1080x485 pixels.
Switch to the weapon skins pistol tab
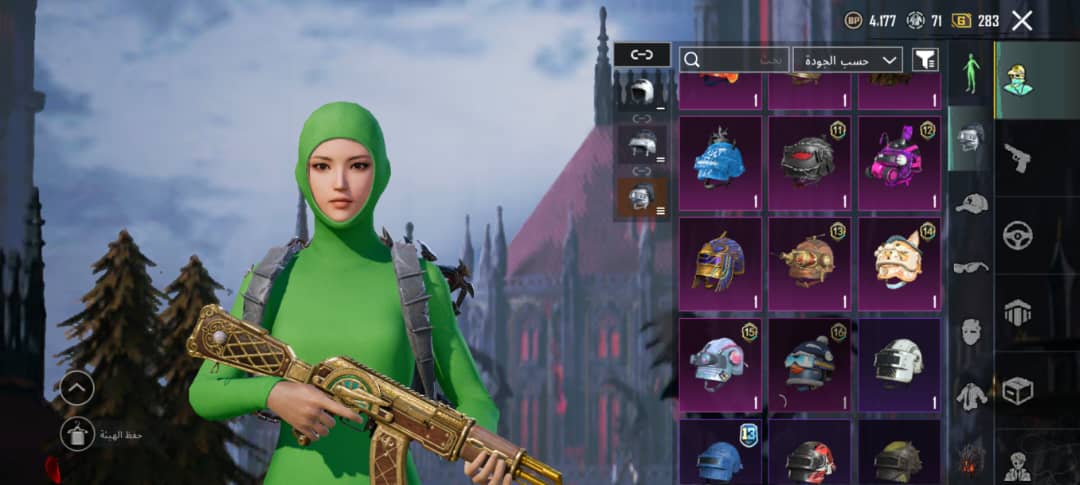(1018, 158)
